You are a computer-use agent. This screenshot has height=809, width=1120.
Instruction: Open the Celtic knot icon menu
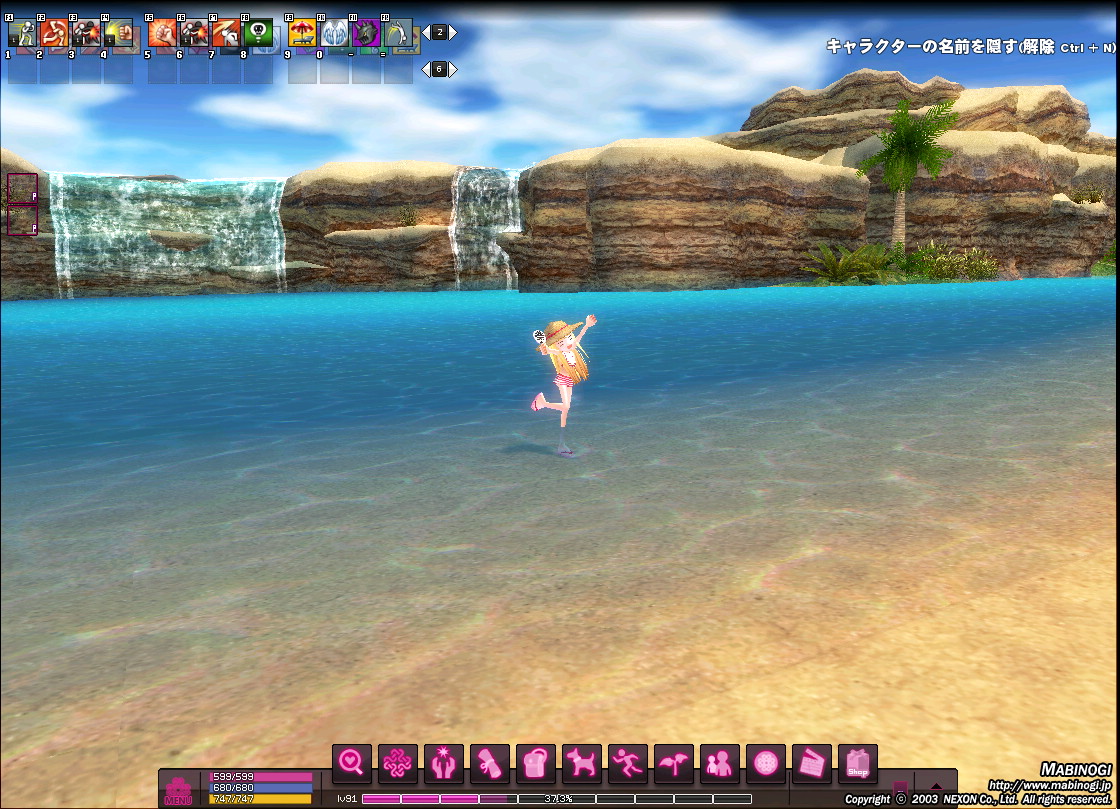click(398, 764)
